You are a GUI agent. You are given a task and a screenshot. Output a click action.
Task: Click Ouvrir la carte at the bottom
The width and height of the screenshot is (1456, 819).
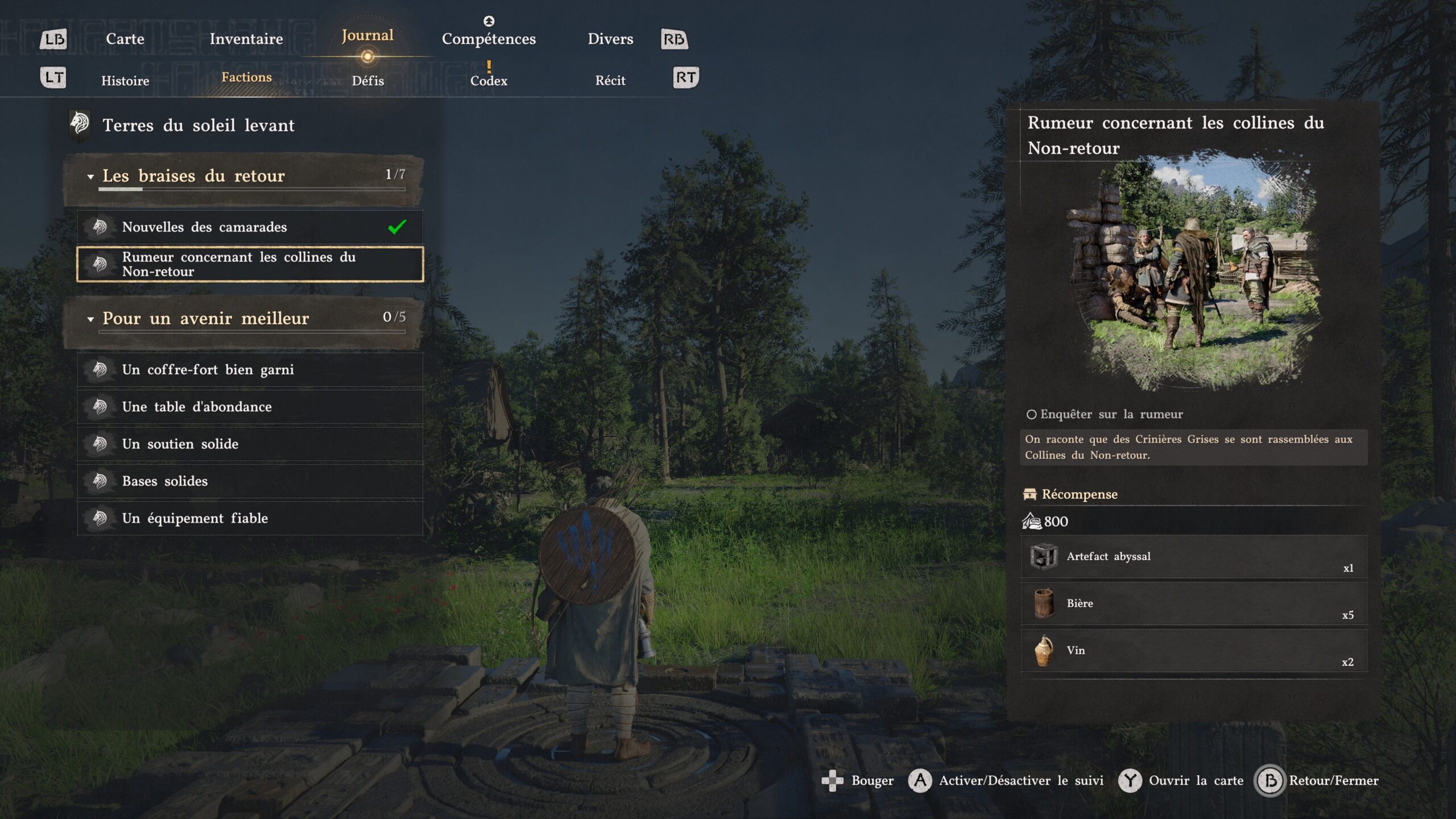click(x=1198, y=780)
